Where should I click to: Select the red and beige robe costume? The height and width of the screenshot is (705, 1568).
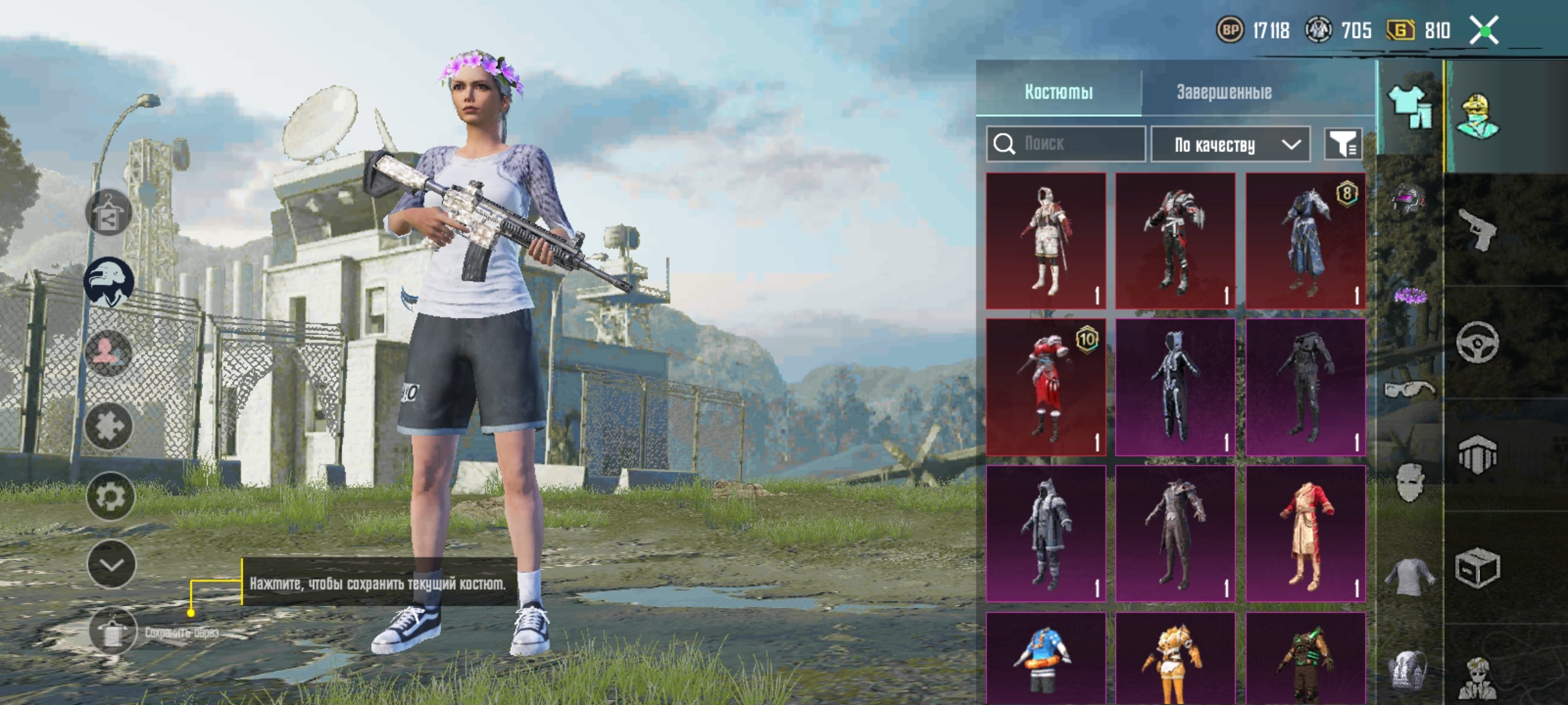click(x=1305, y=533)
